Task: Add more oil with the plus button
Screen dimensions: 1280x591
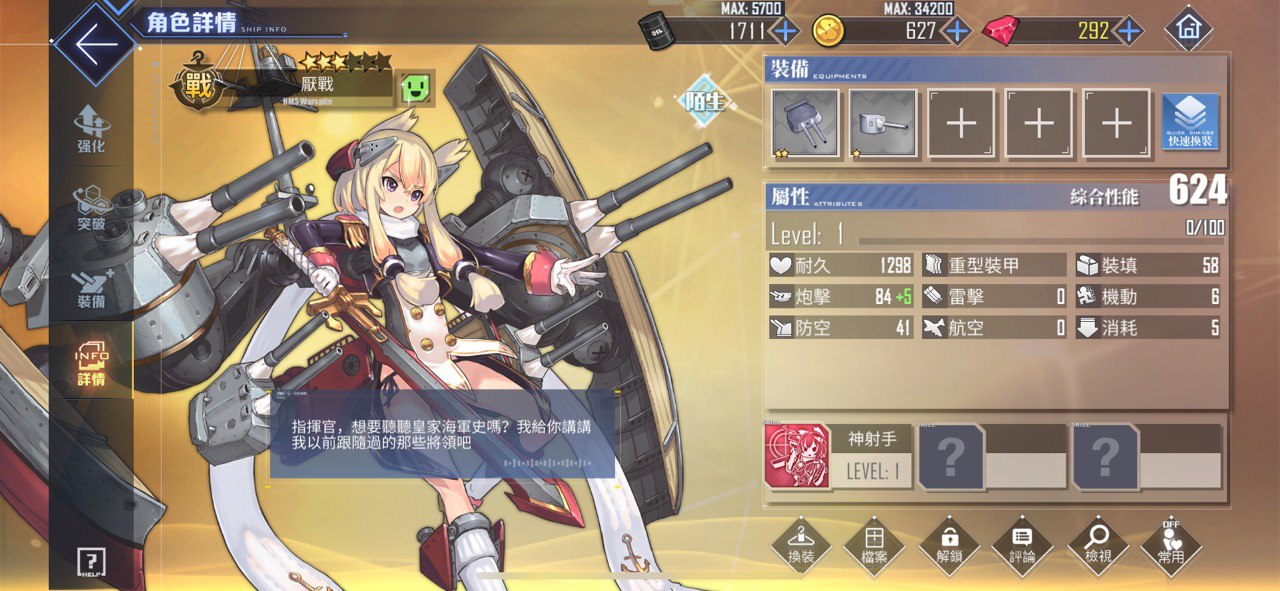Action: click(786, 31)
